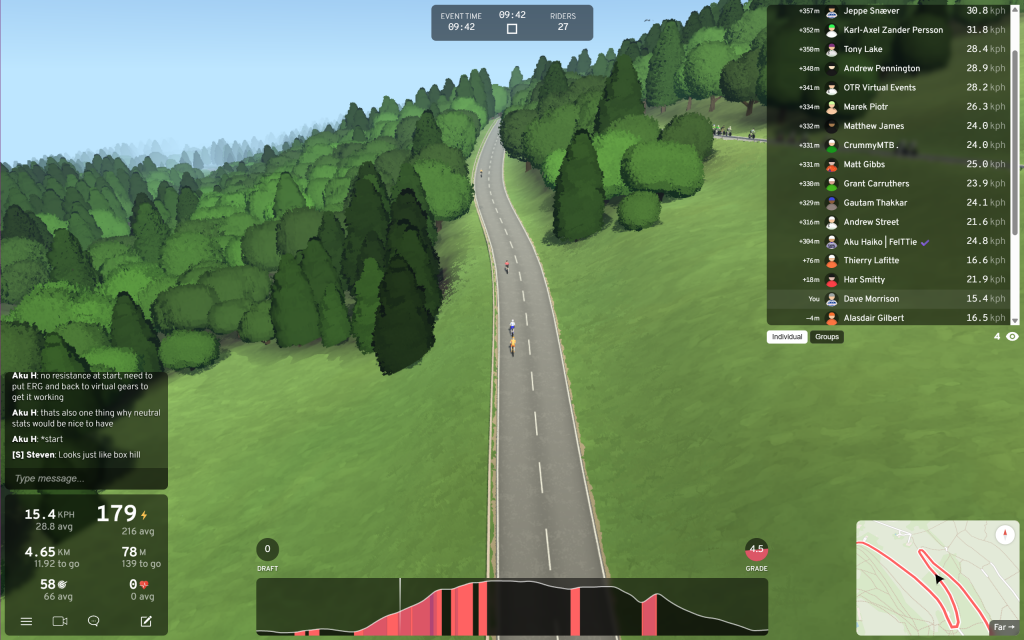Screen dimensions: 1024x640
Task: Select the Individual tab
Action: click(x=788, y=337)
